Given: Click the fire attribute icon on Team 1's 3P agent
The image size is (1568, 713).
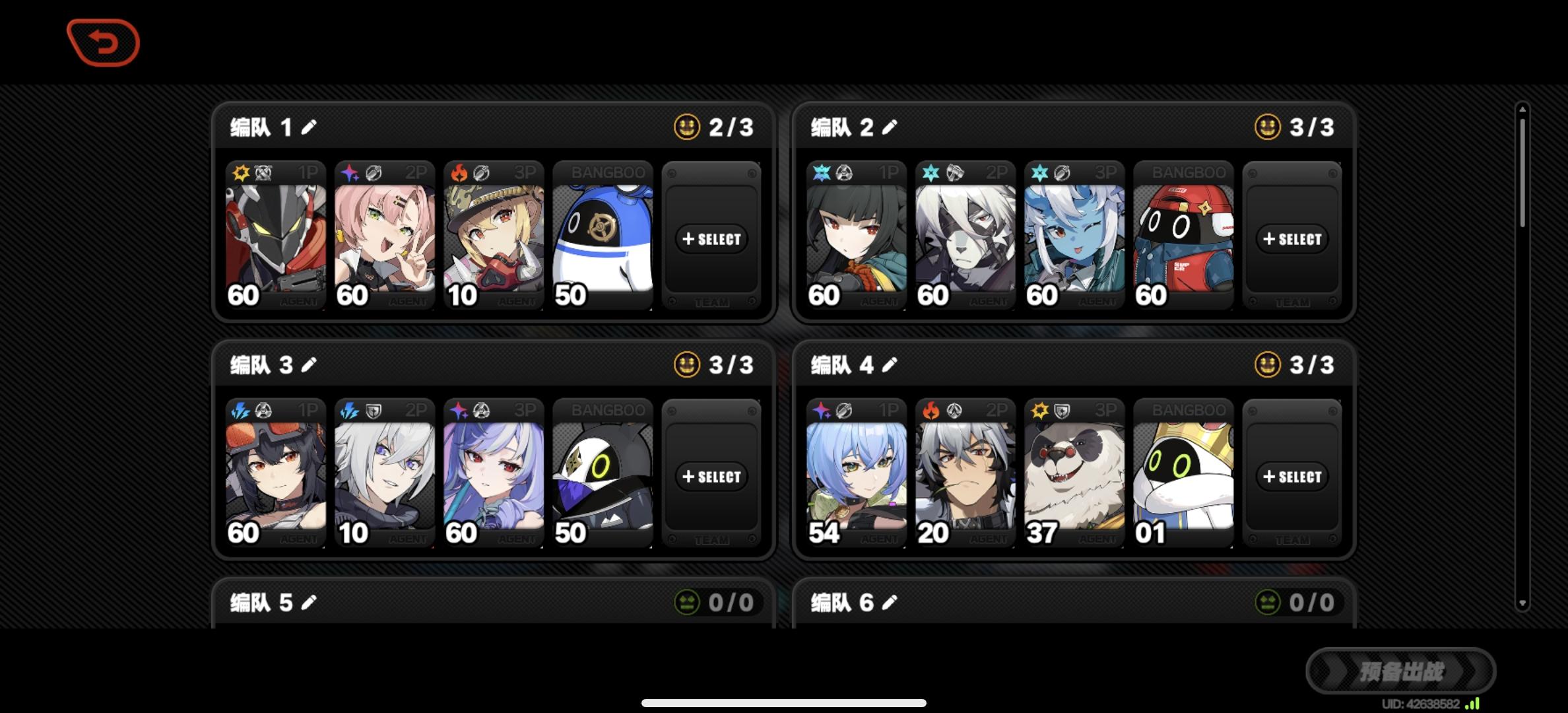Looking at the screenshot, I should point(461,172).
